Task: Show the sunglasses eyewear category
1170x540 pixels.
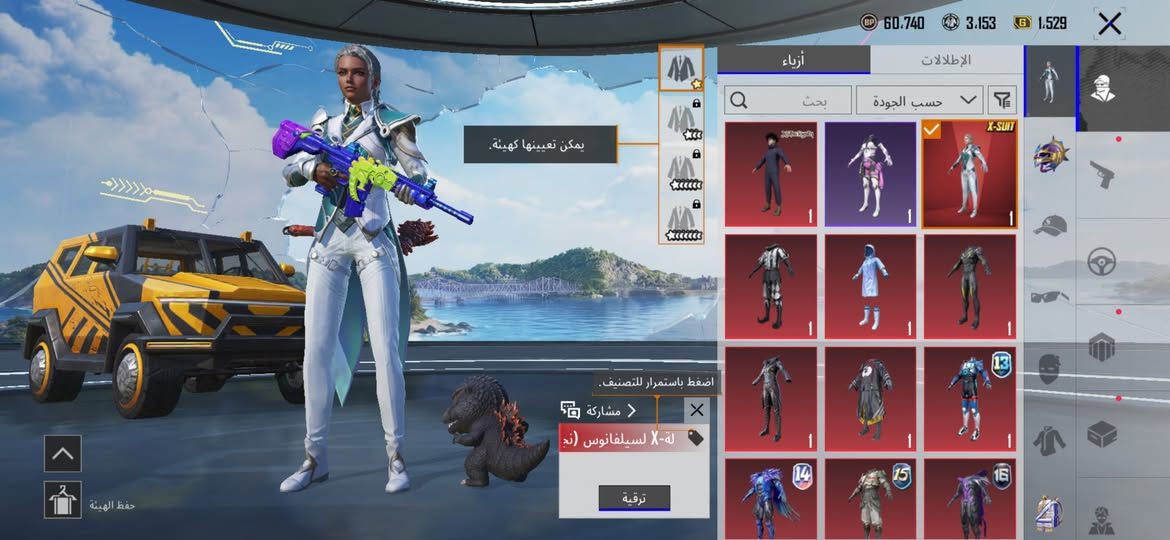Action: coord(1050,296)
